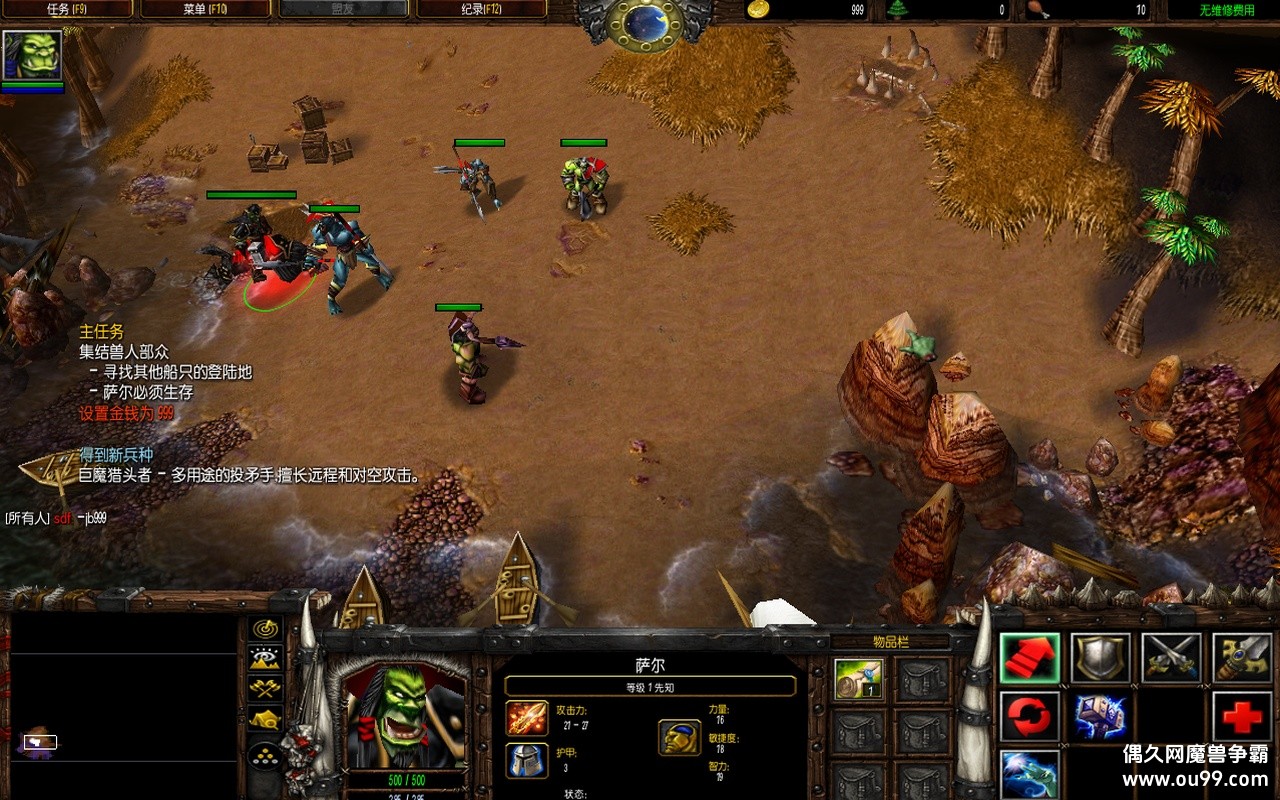Toggle minimap terrain display button
Screen dimensions: 1280x800
click(x=265, y=658)
